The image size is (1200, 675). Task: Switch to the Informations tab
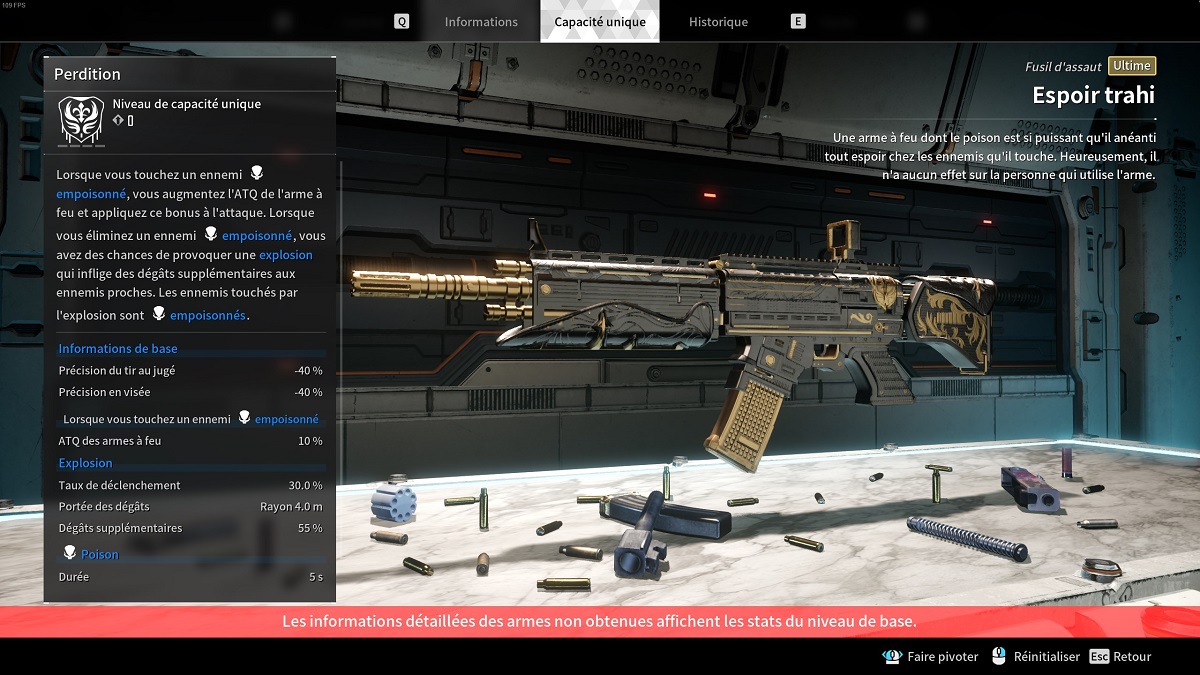click(x=481, y=22)
